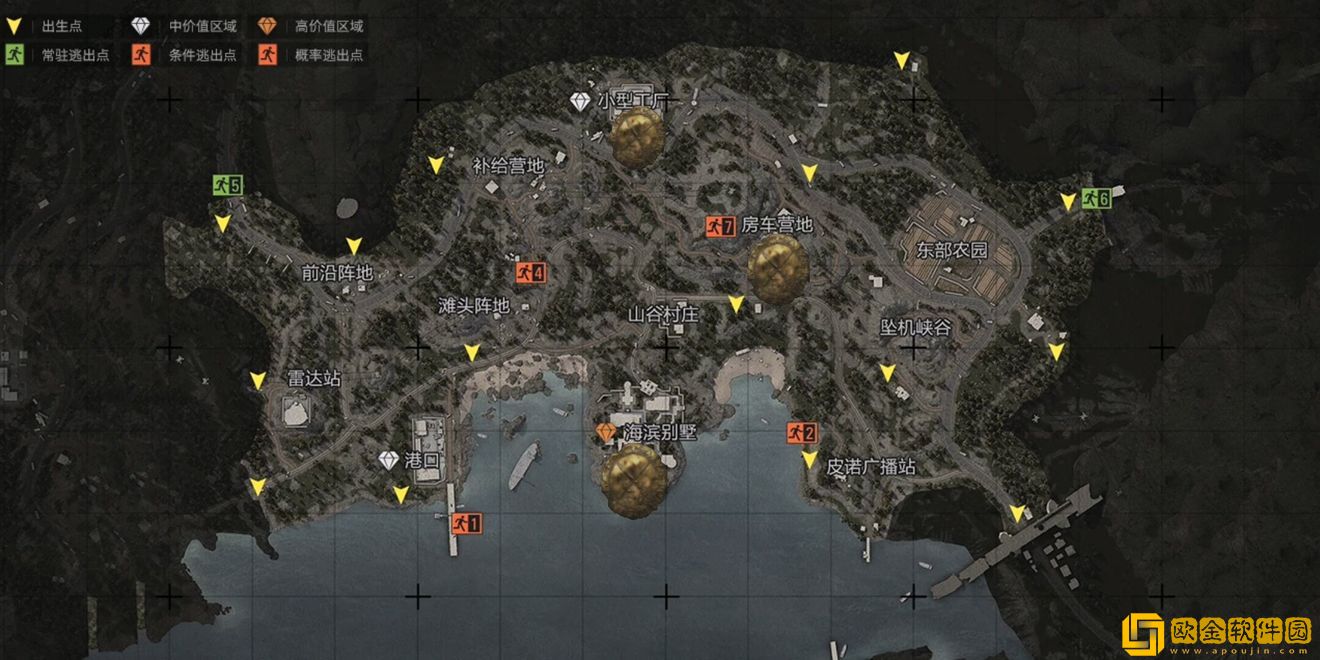Select the white diamond beside 港口
Viewport: 1320px width, 660px height.
pos(389,460)
